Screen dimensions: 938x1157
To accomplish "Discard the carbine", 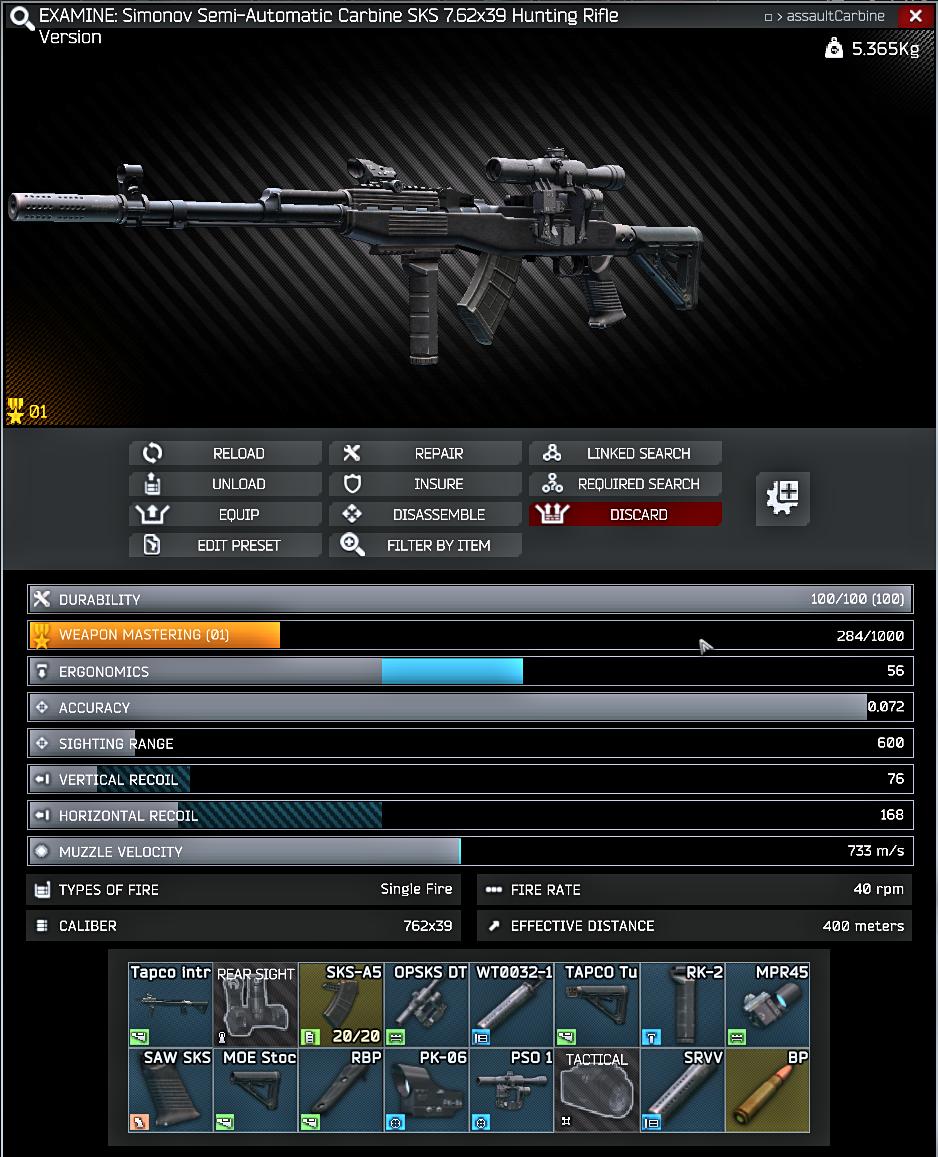I will [626, 515].
